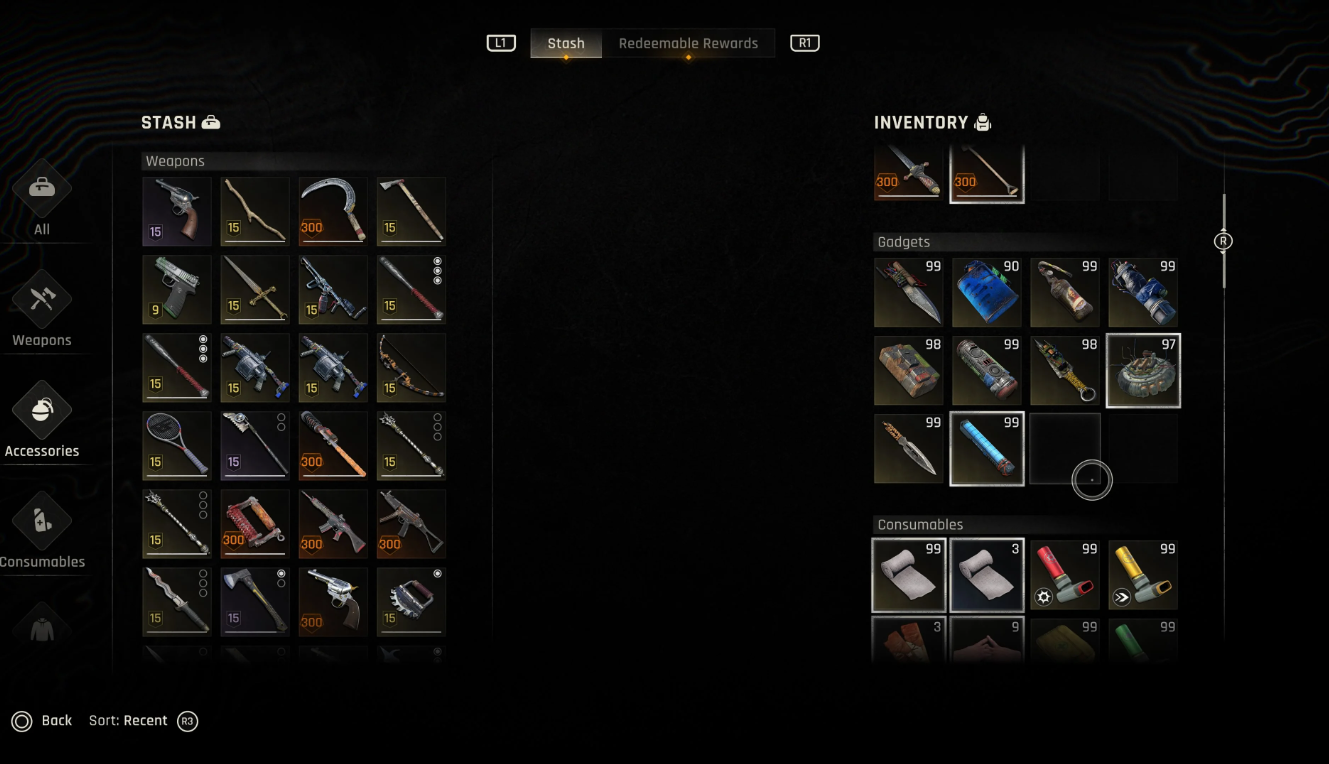Image resolution: width=1329 pixels, height=764 pixels.
Task: Pick the yellow booster consumable
Action: 1143,575
